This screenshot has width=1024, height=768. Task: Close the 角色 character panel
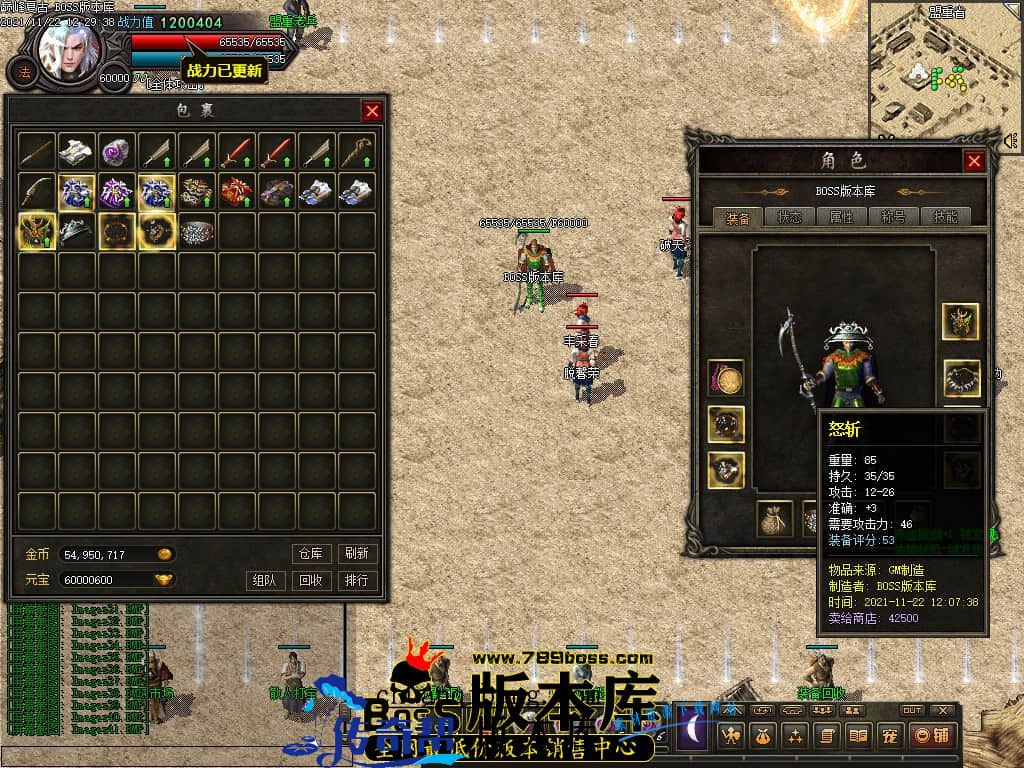(974, 161)
